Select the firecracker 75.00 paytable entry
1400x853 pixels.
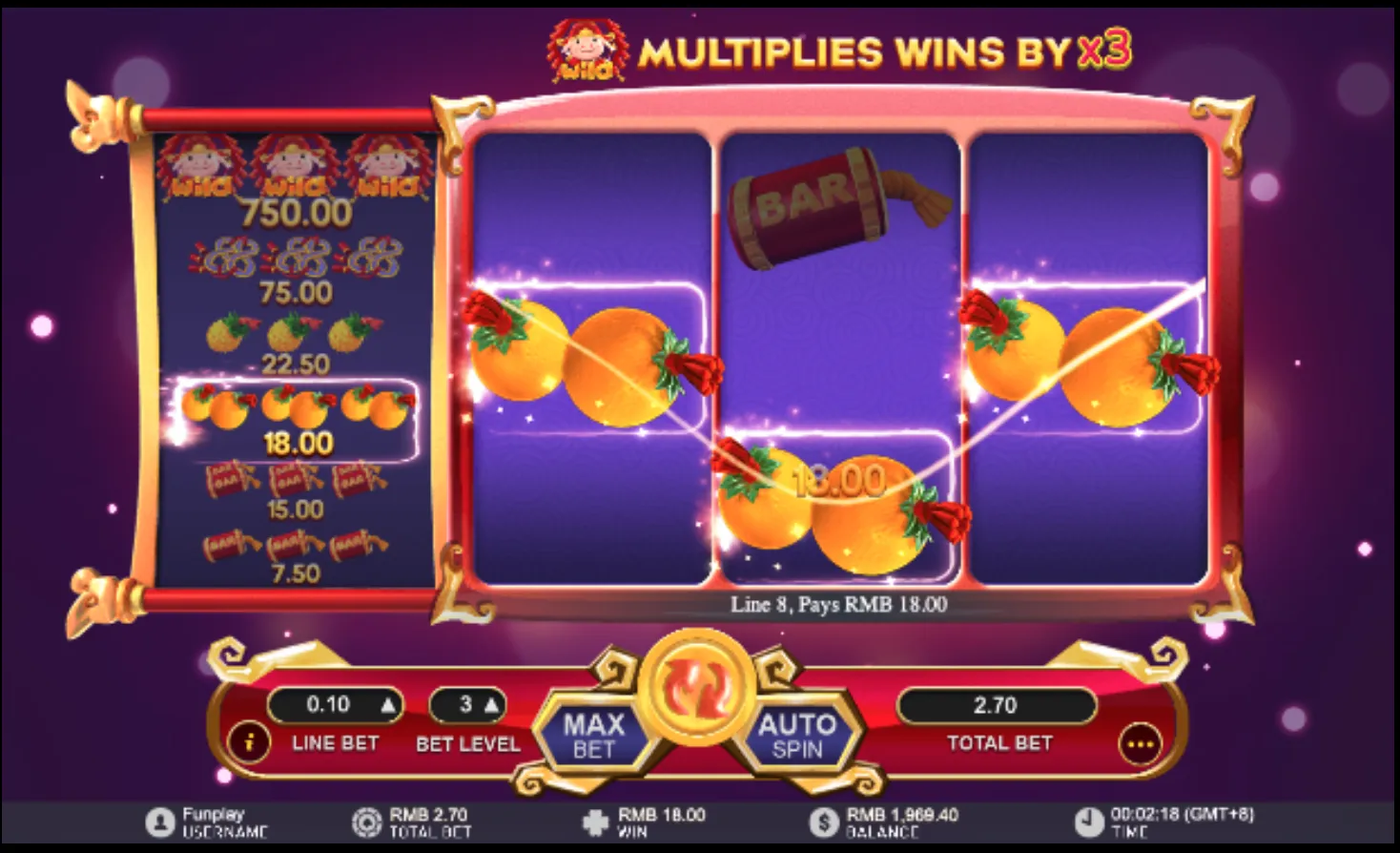tap(293, 272)
